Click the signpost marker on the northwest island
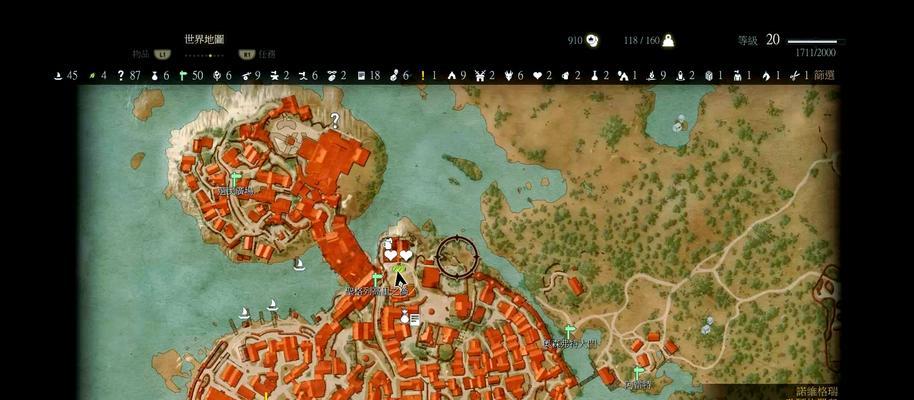Viewport: 914px width, 400px height. [236, 178]
